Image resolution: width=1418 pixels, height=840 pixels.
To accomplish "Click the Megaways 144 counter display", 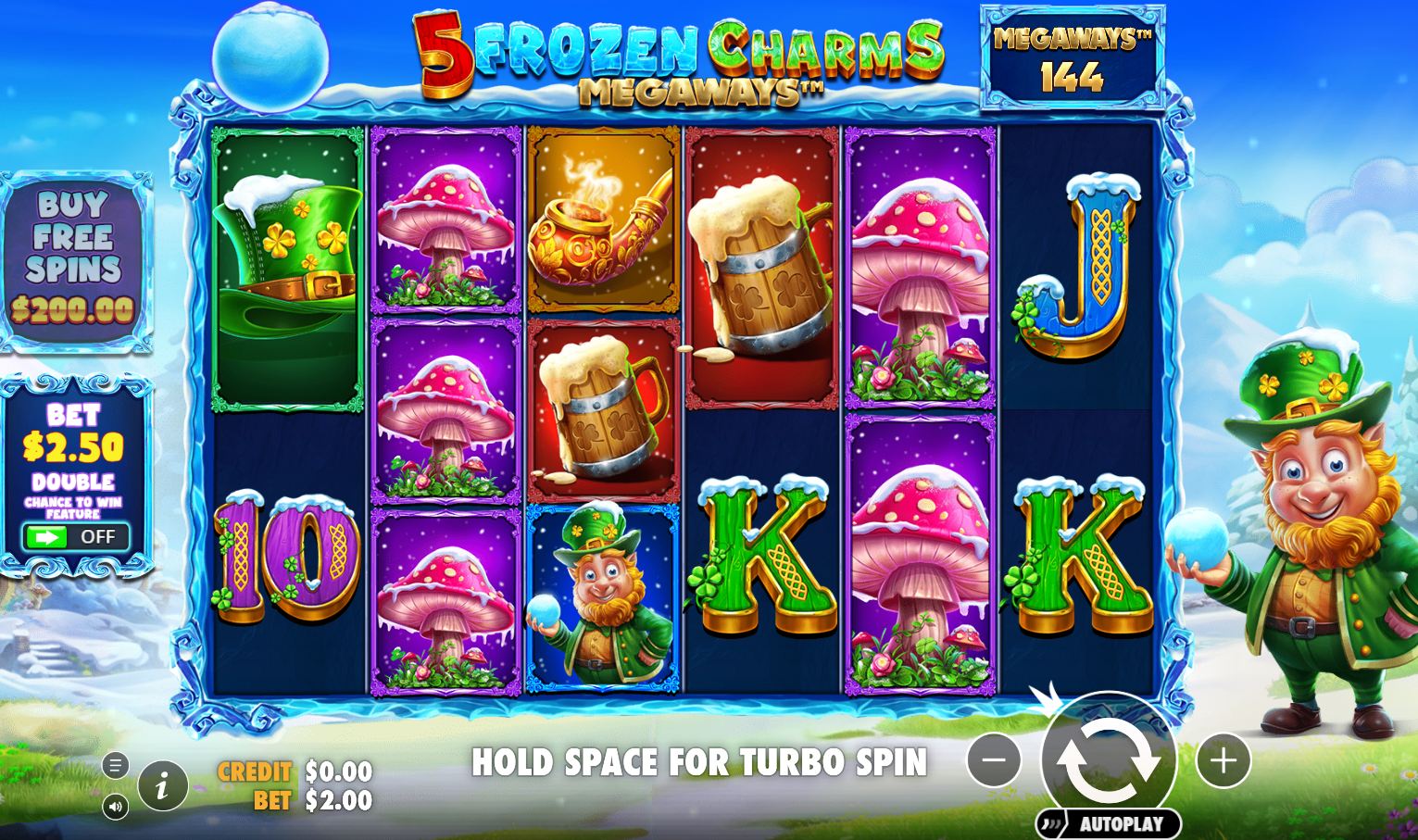I will (1071, 57).
